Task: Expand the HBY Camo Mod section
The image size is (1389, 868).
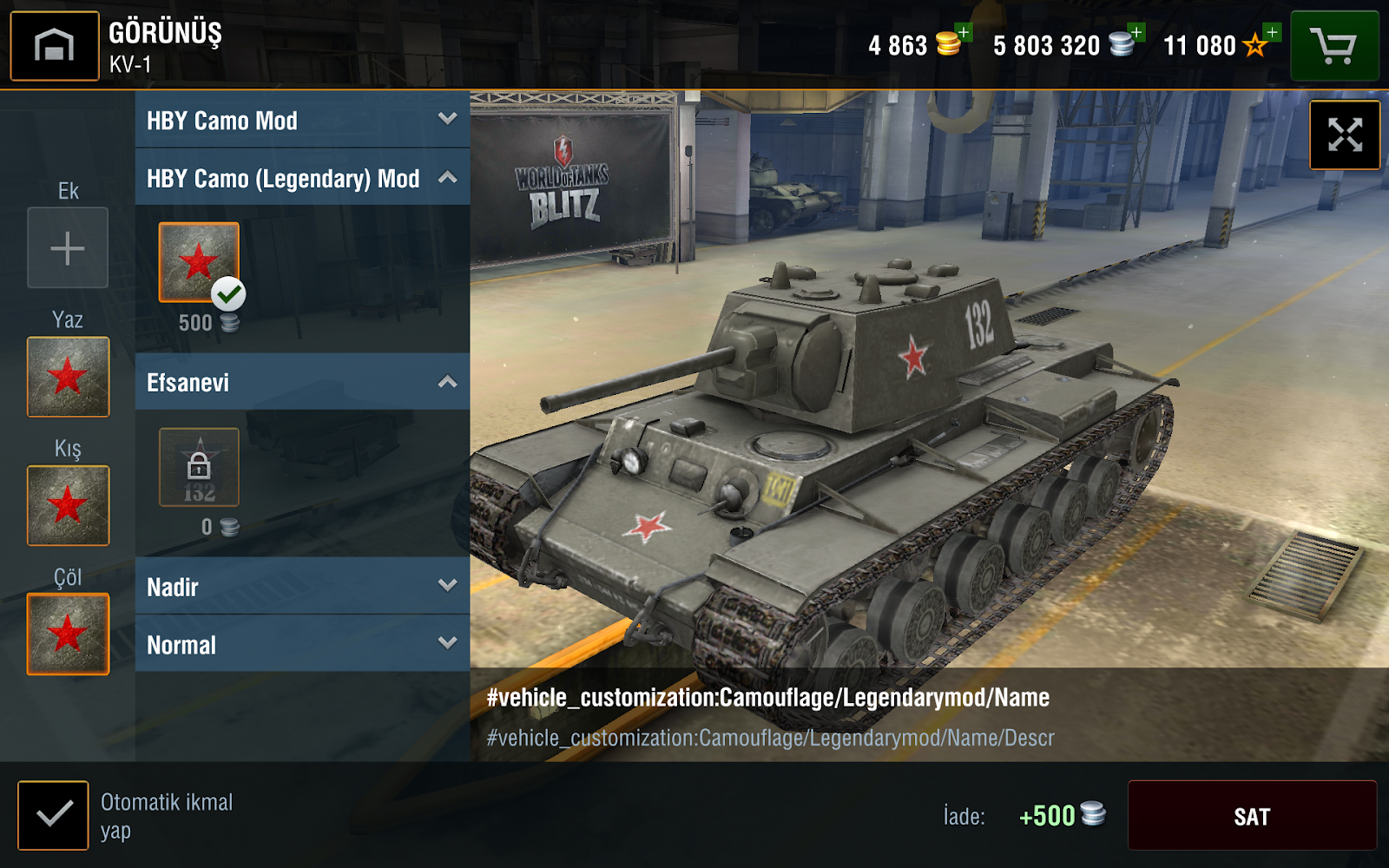Action: [x=302, y=120]
